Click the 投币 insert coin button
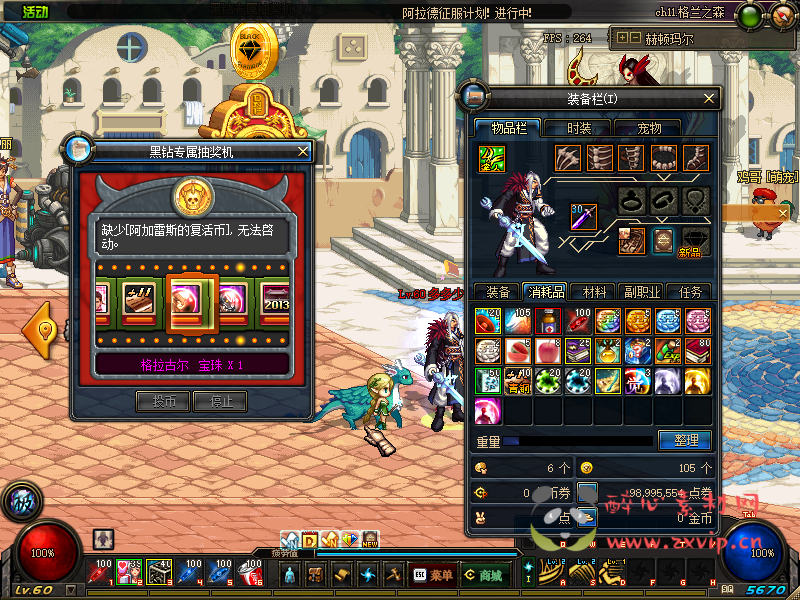The width and height of the screenshot is (800, 600). [x=163, y=401]
